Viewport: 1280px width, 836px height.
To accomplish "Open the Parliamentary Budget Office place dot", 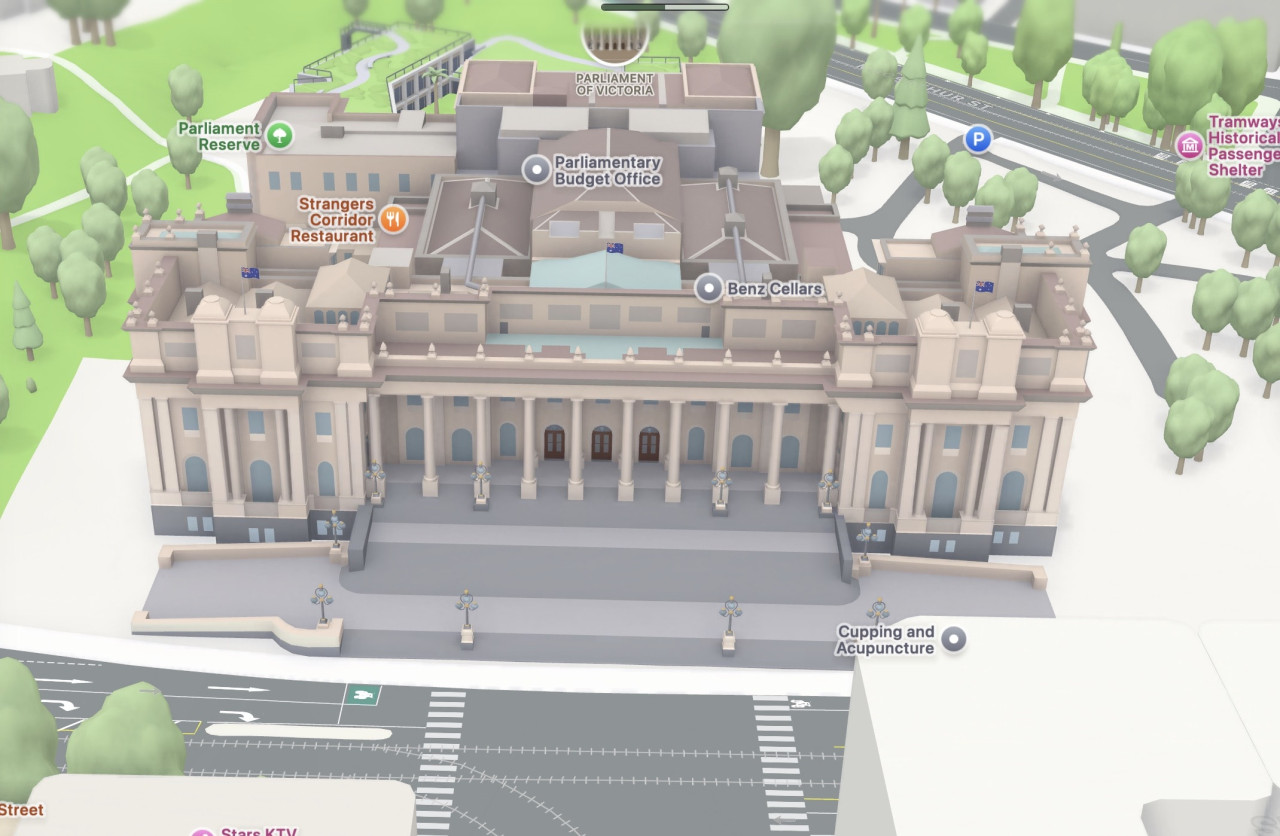I will [538, 170].
